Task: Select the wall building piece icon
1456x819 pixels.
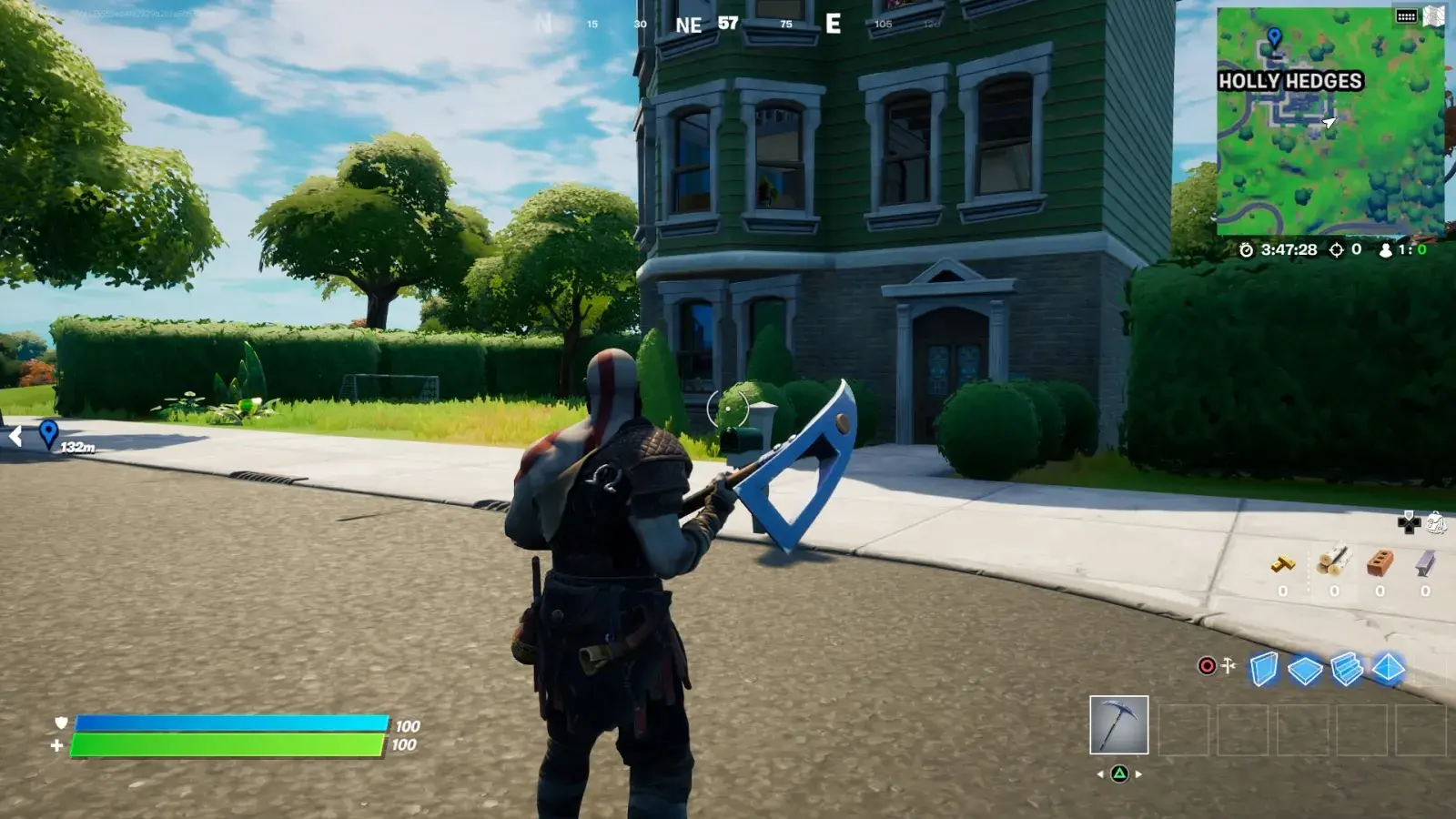Action: (x=1264, y=667)
